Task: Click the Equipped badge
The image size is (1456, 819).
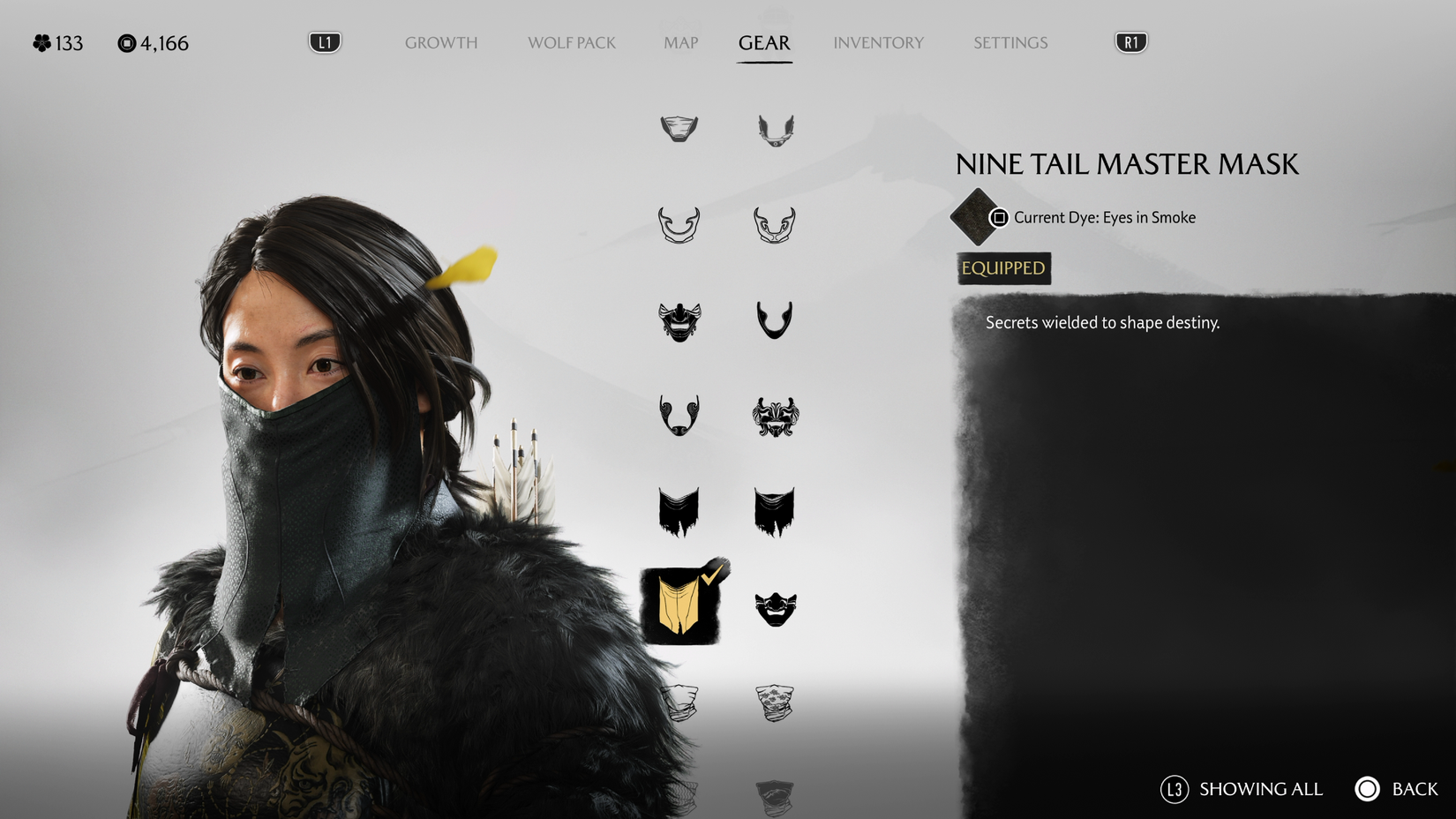Action: pyautogui.click(x=1002, y=268)
